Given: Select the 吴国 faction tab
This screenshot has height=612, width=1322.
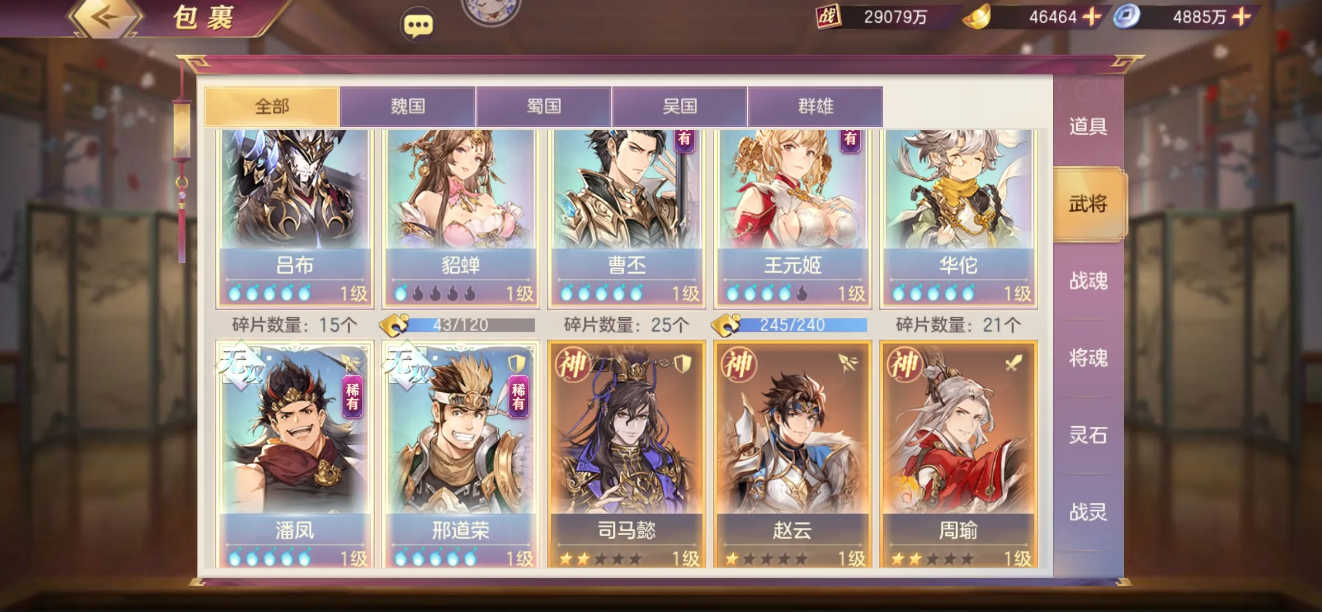Looking at the screenshot, I should point(679,106).
